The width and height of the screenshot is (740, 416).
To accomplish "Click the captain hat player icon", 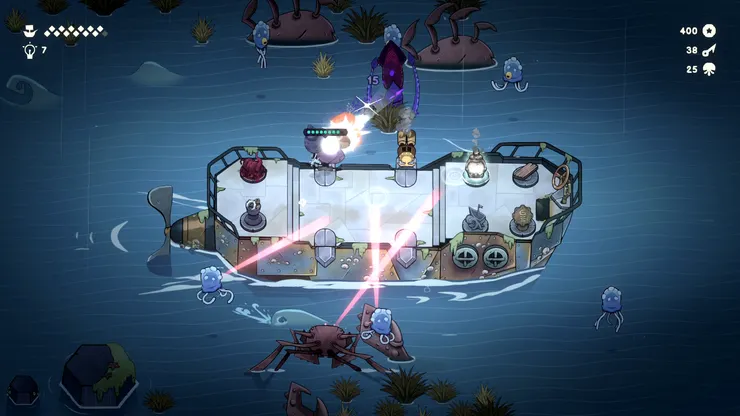I will (28, 31).
